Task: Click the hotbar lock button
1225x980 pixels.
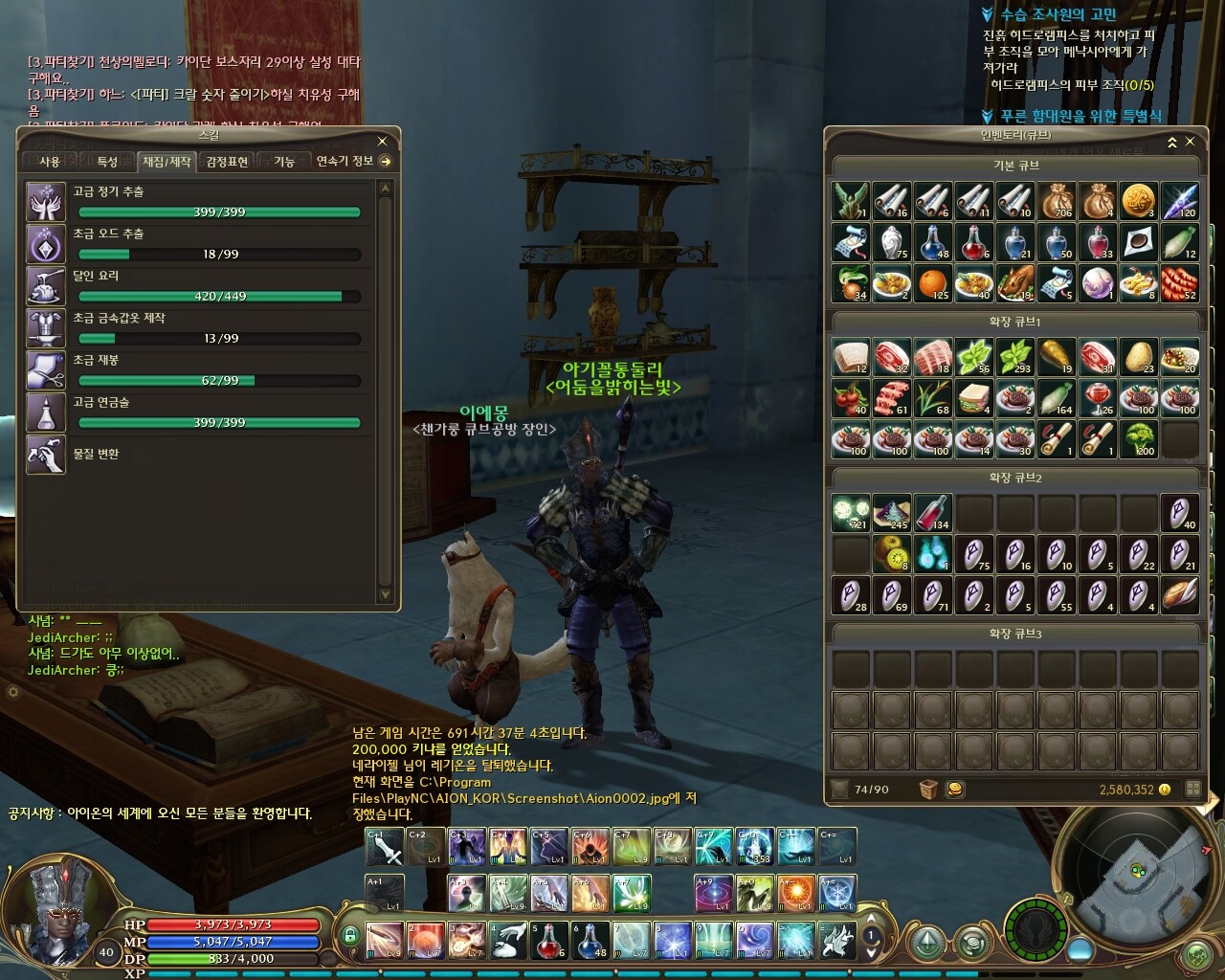Action: tap(350, 936)
